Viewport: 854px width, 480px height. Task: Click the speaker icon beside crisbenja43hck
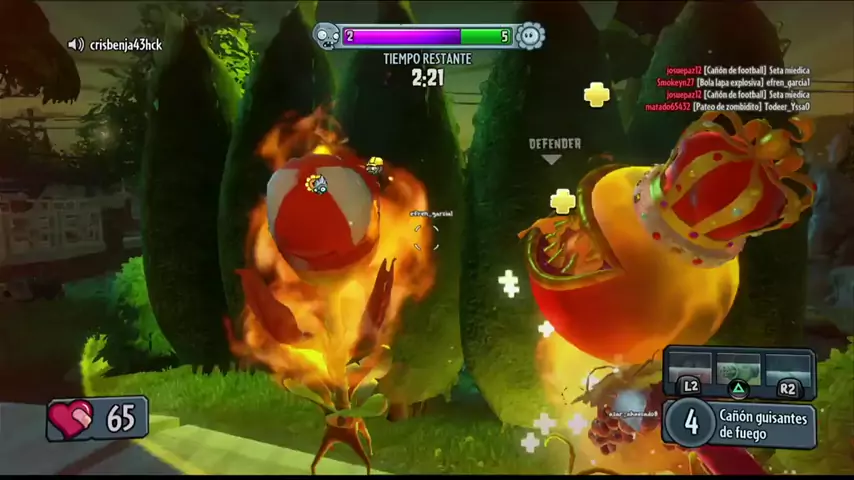coord(75,45)
